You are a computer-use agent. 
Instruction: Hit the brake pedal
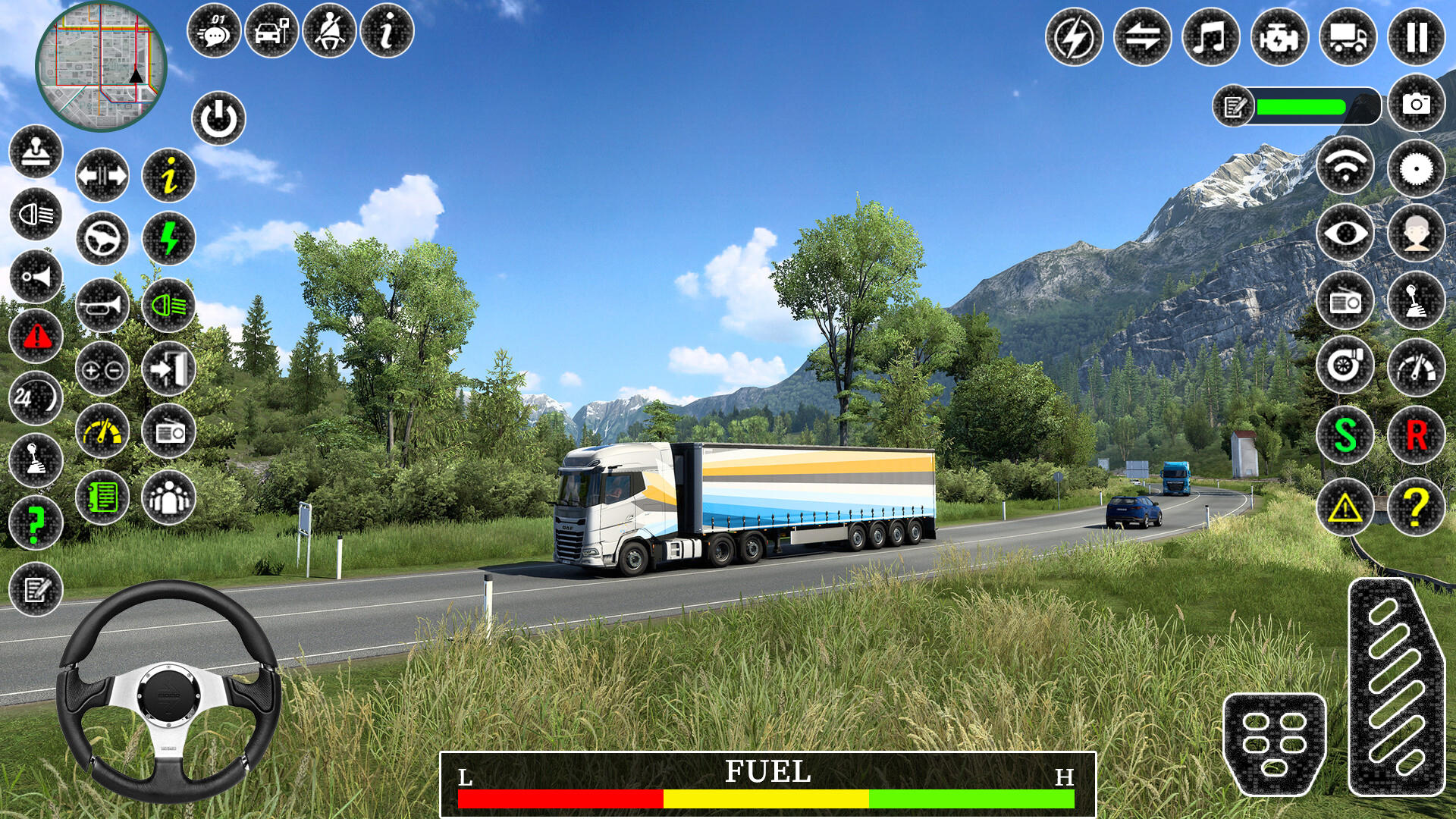(1274, 744)
